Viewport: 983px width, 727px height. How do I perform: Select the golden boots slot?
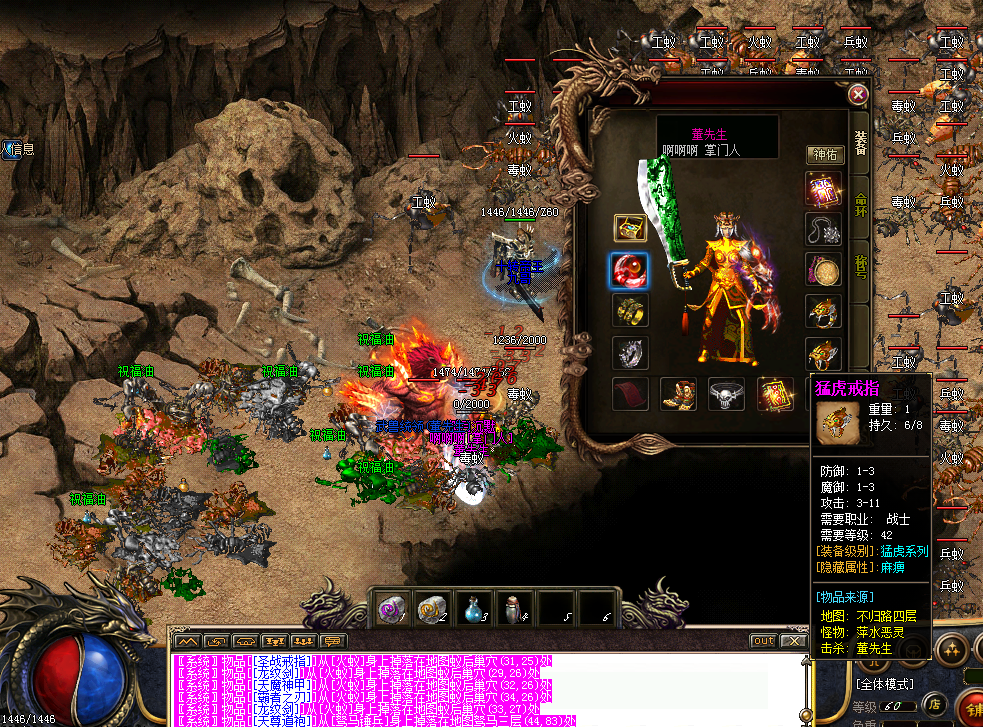(679, 395)
